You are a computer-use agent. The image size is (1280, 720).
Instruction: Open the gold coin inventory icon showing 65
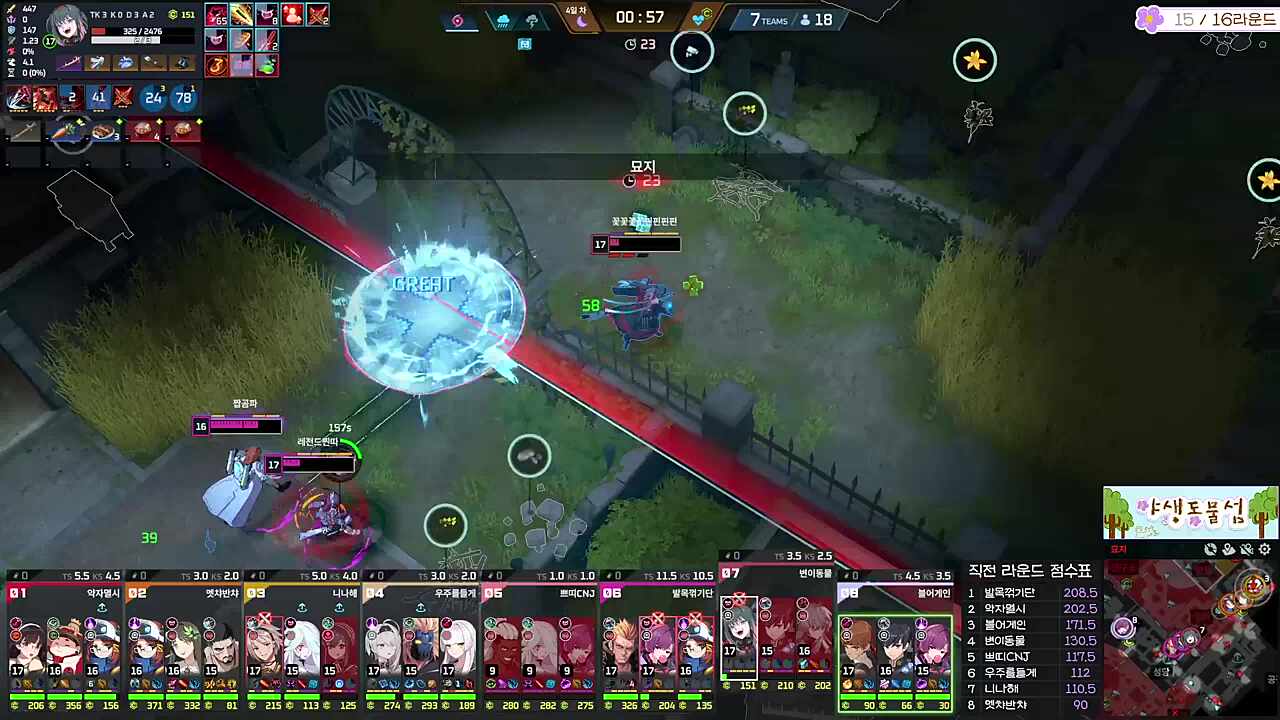[217, 13]
